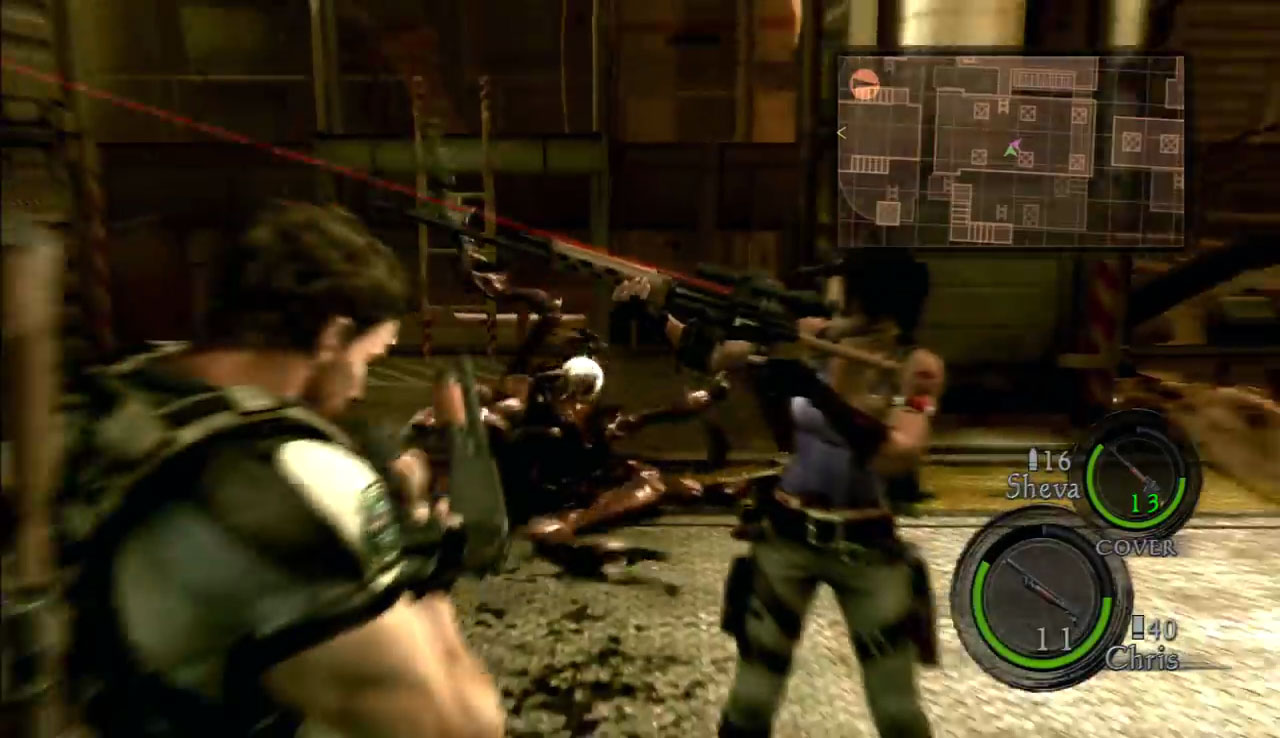Image resolution: width=1280 pixels, height=738 pixels.
Task: Click the orange objective marker on minimap
Action: point(864,84)
